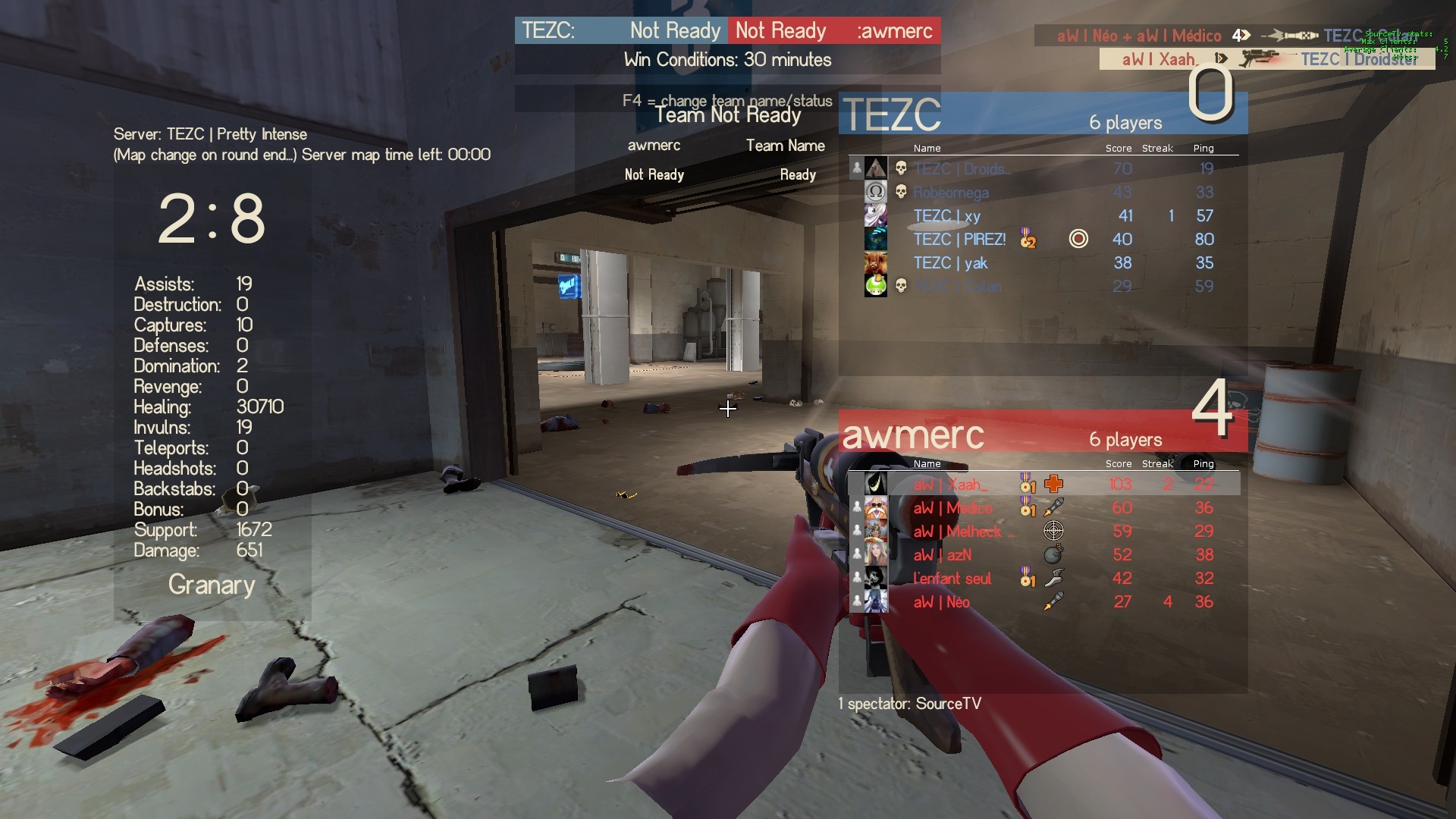Select the TEZC | yak player row
1456x819 pixels.
click(x=950, y=263)
